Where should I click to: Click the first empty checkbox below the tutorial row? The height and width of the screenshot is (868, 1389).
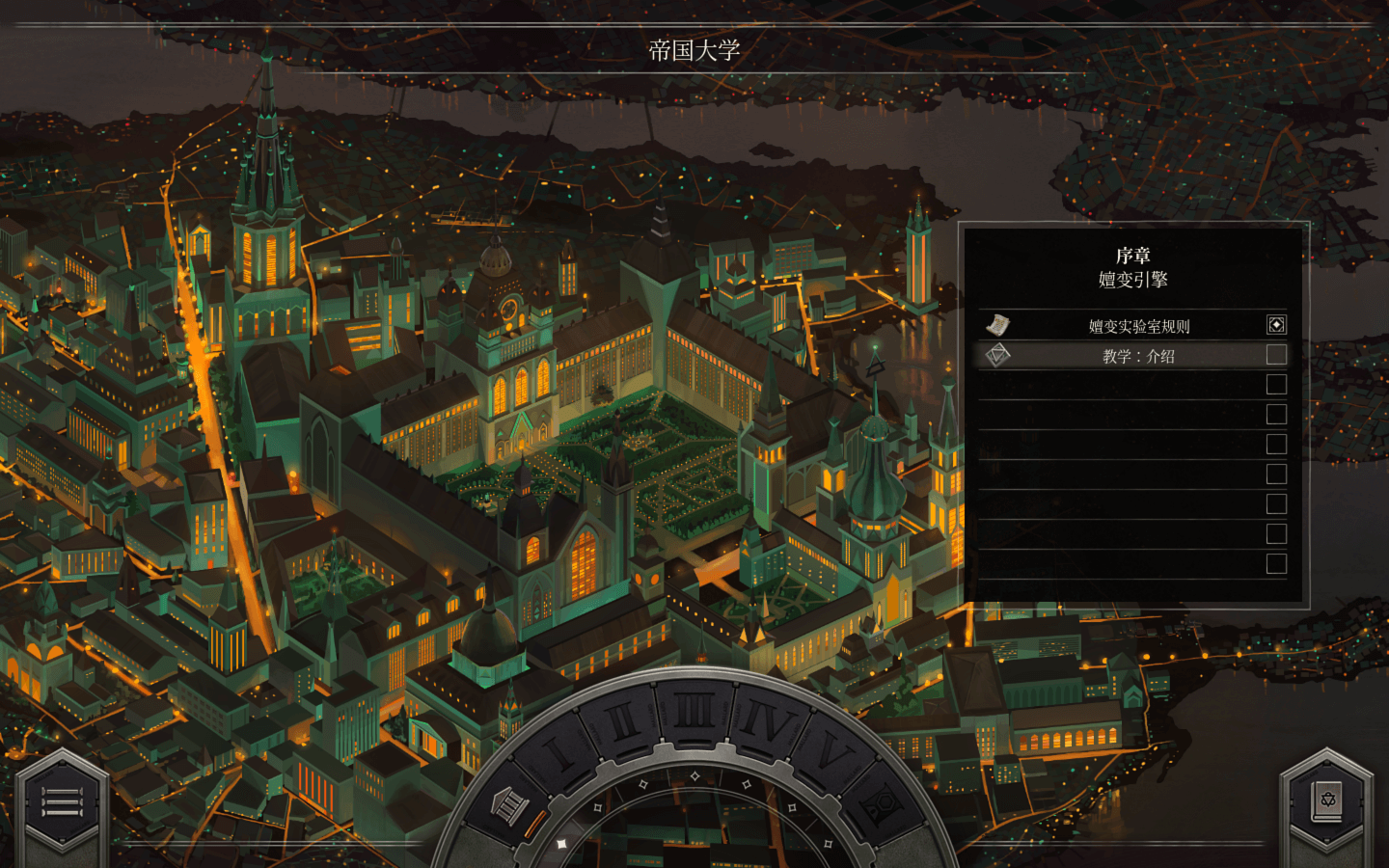tap(1275, 384)
